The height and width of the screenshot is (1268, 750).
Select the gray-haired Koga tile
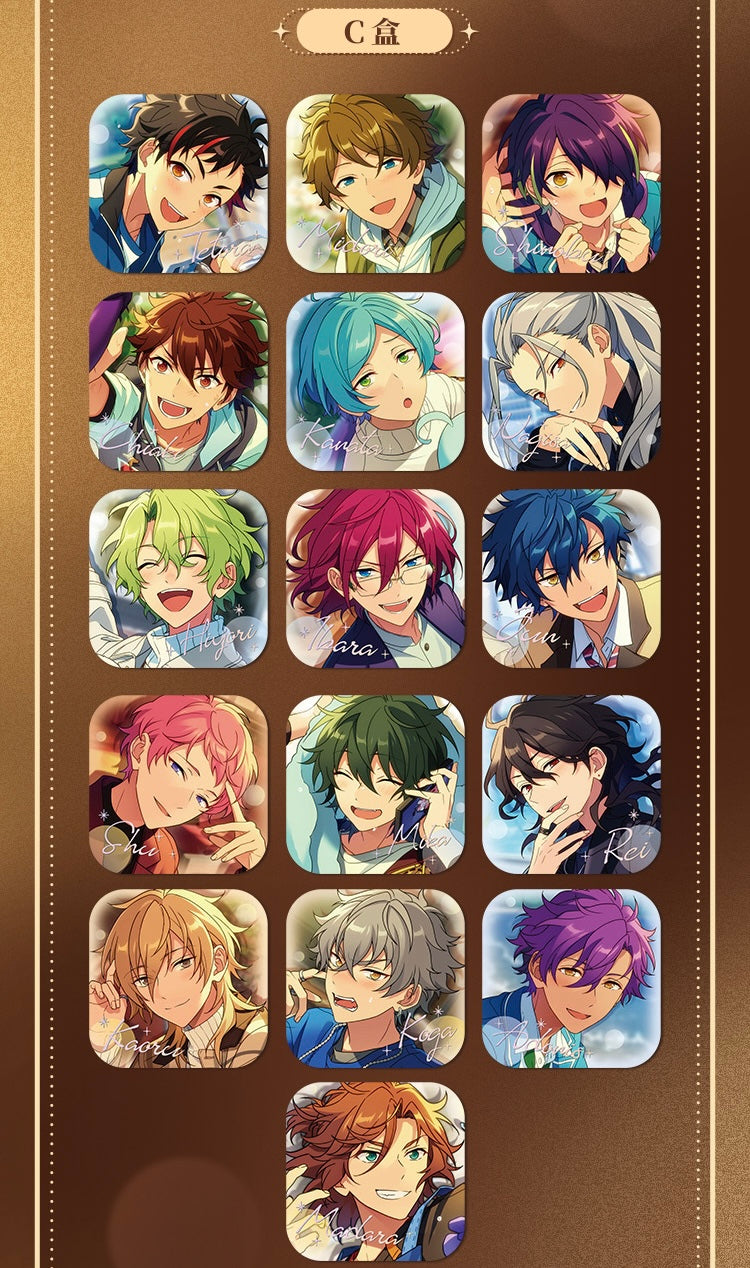pos(375,979)
